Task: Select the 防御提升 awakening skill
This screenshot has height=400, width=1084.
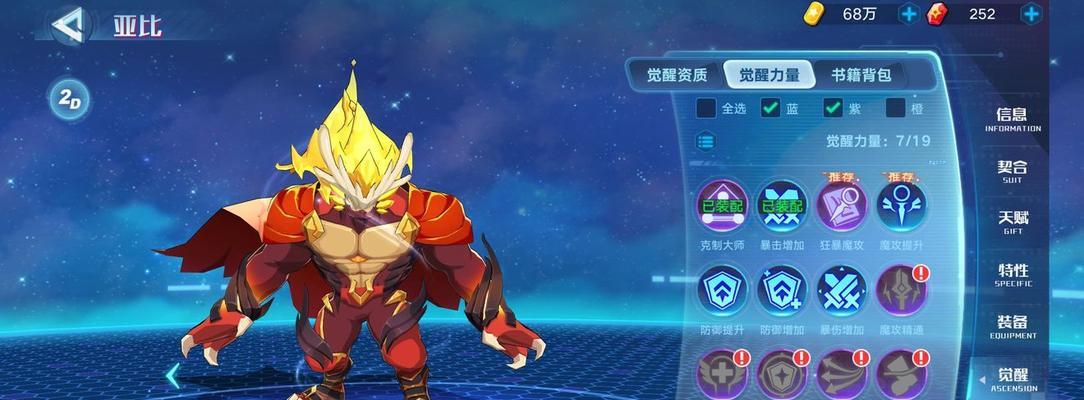Action: coord(721,290)
